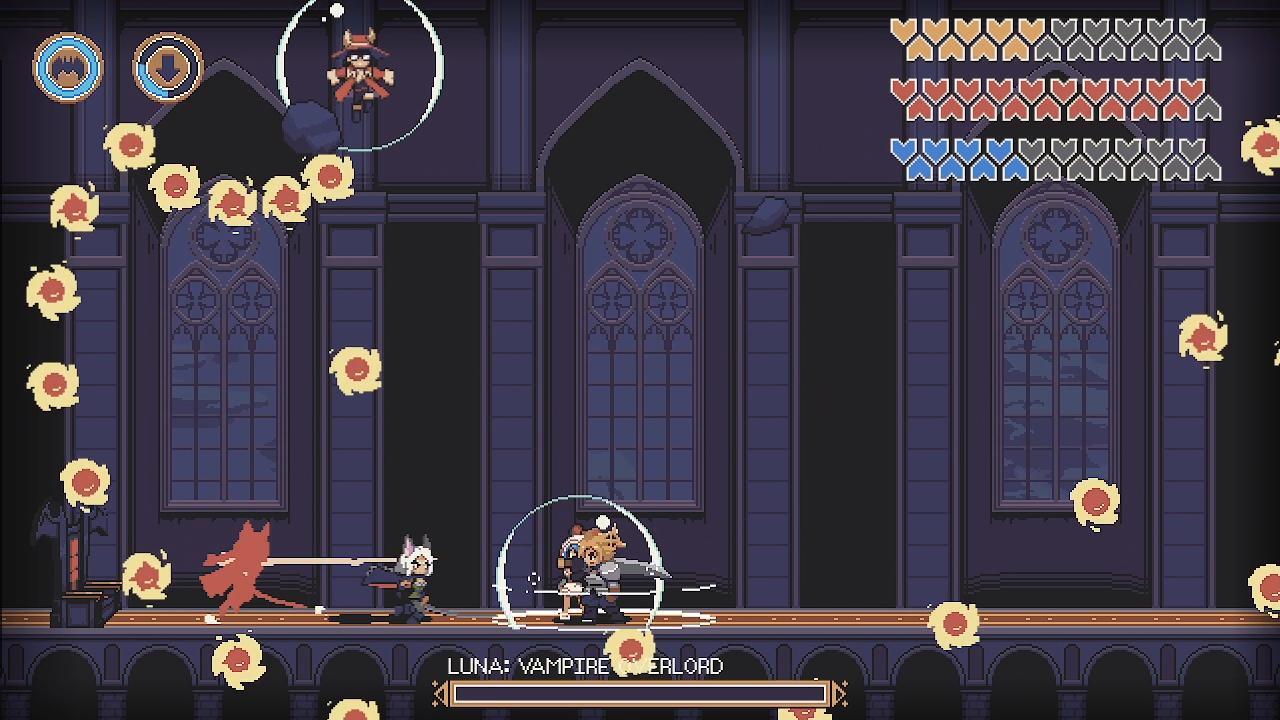
Task: Click the left arrow decoration of the boss bar
Action: (x=440, y=692)
